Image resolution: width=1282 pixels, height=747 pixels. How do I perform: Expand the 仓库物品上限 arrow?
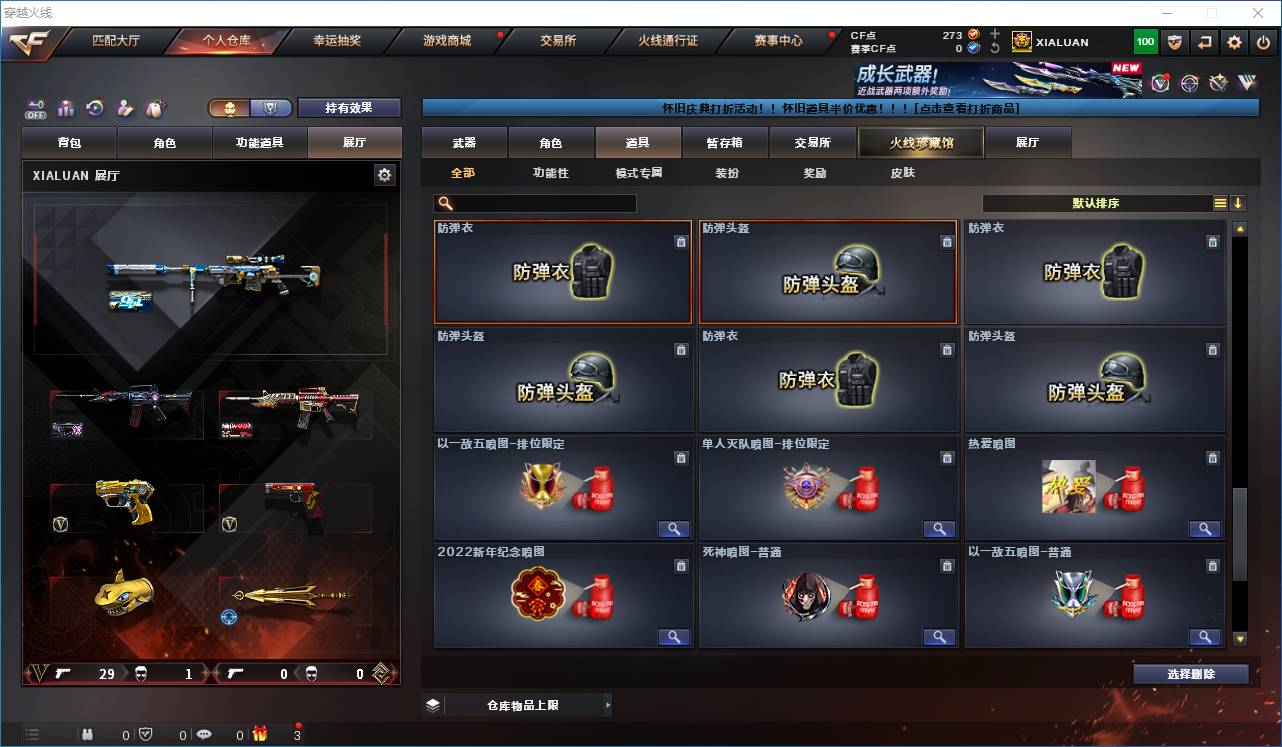coord(608,704)
